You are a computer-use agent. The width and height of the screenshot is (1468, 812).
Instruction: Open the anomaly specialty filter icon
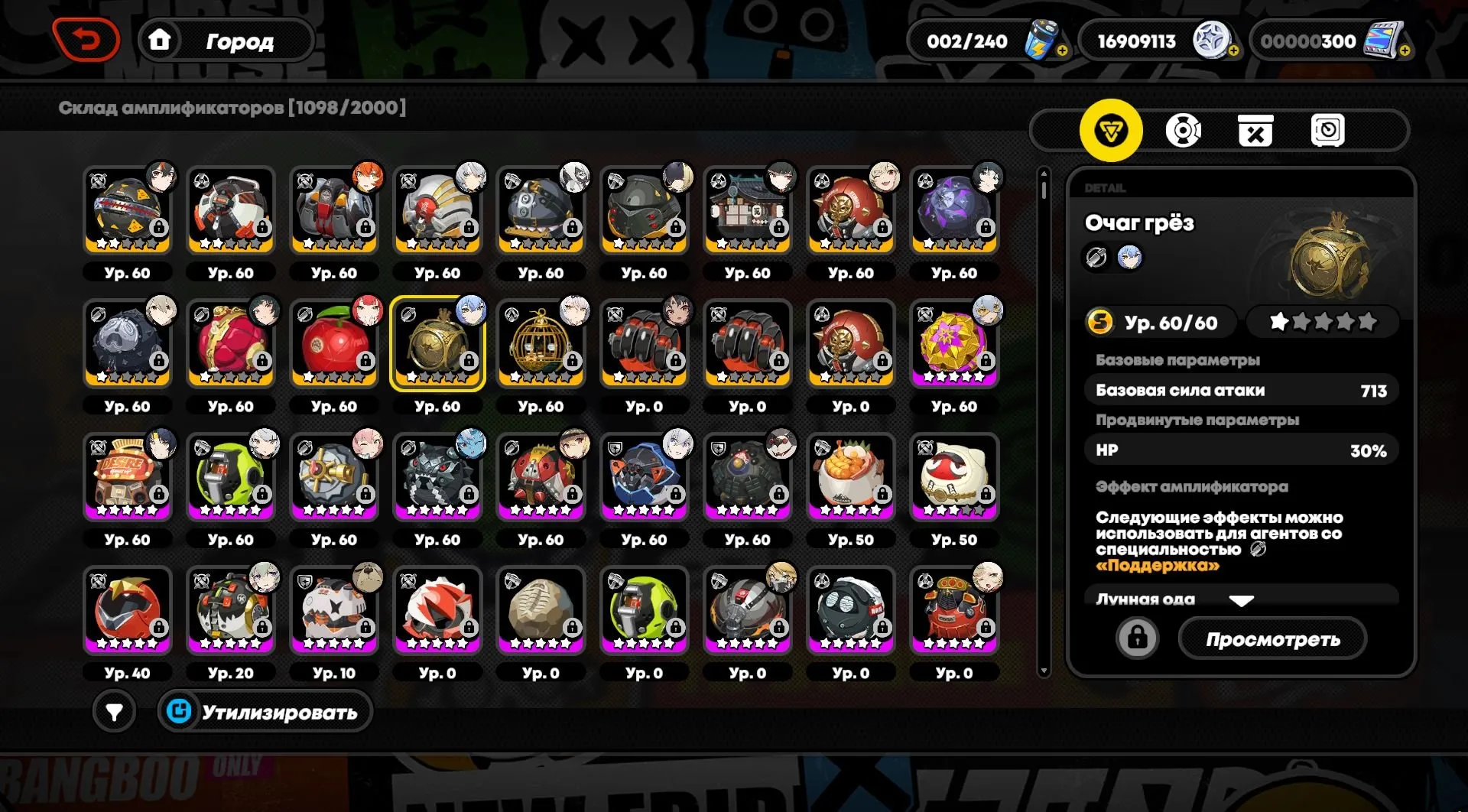coord(1185,130)
